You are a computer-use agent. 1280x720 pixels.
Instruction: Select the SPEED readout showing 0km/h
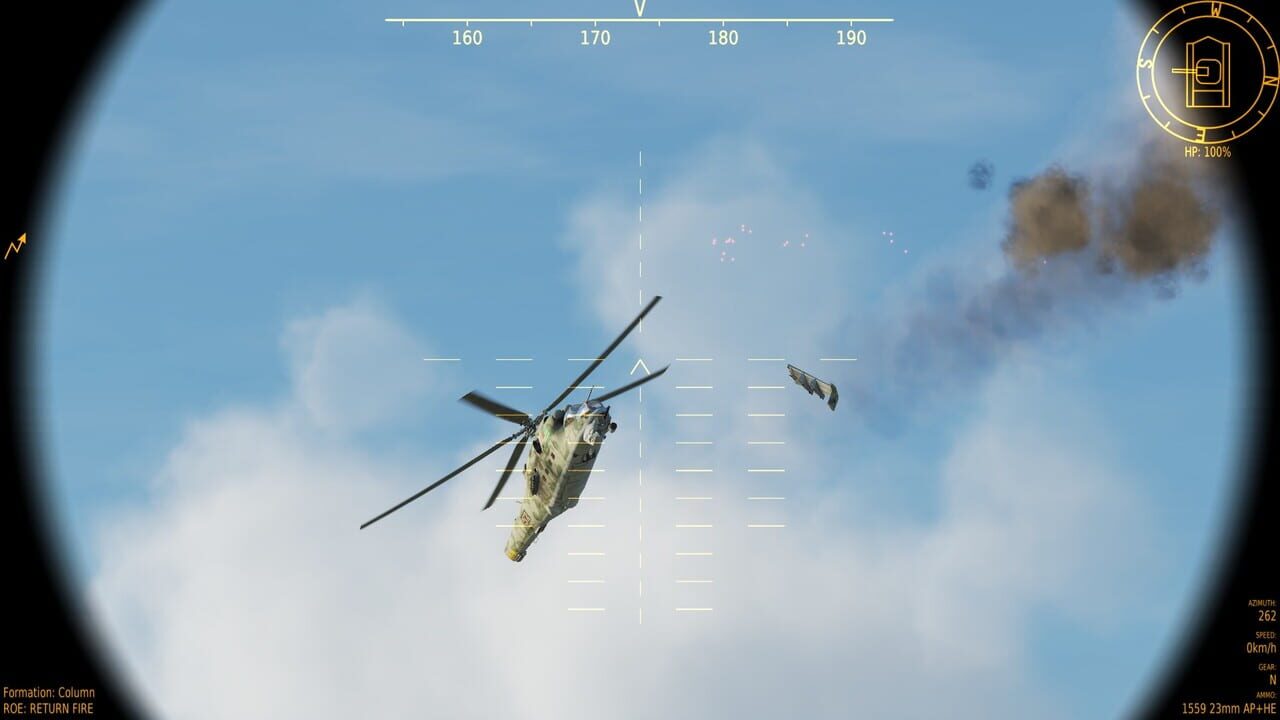tap(1259, 647)
